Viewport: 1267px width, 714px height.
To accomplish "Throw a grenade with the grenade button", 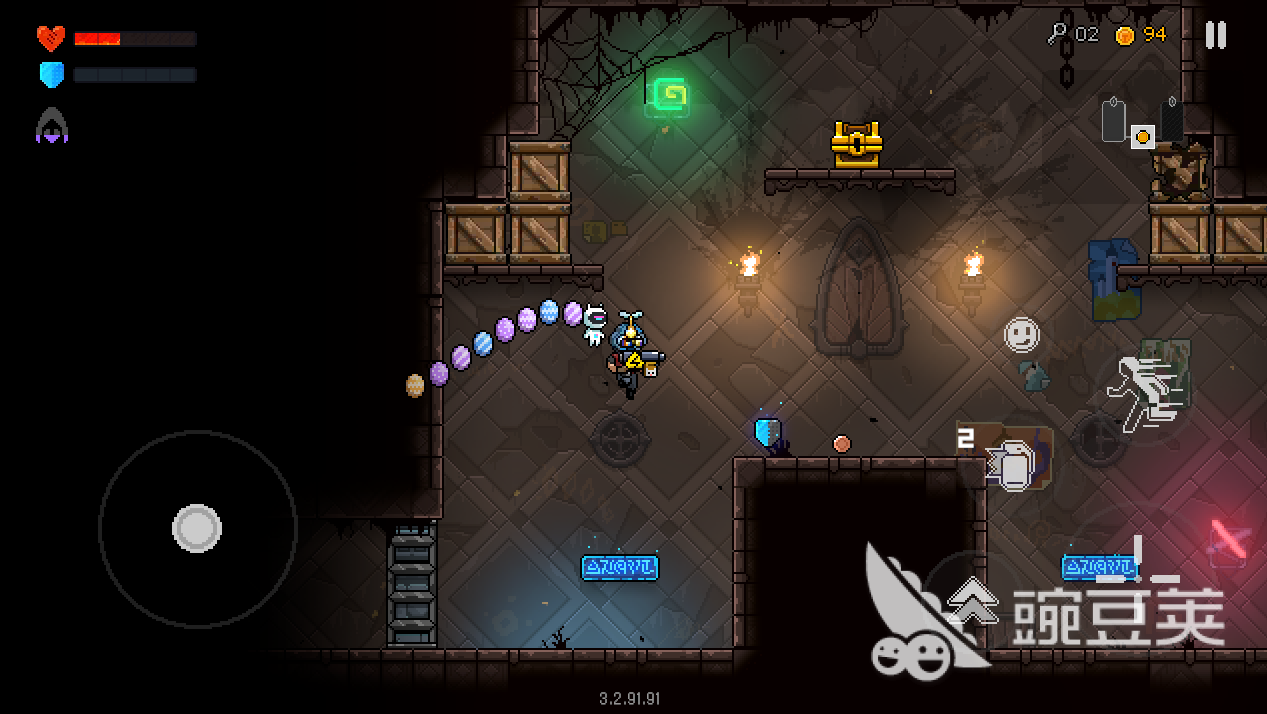I will tap(1009, 464).
